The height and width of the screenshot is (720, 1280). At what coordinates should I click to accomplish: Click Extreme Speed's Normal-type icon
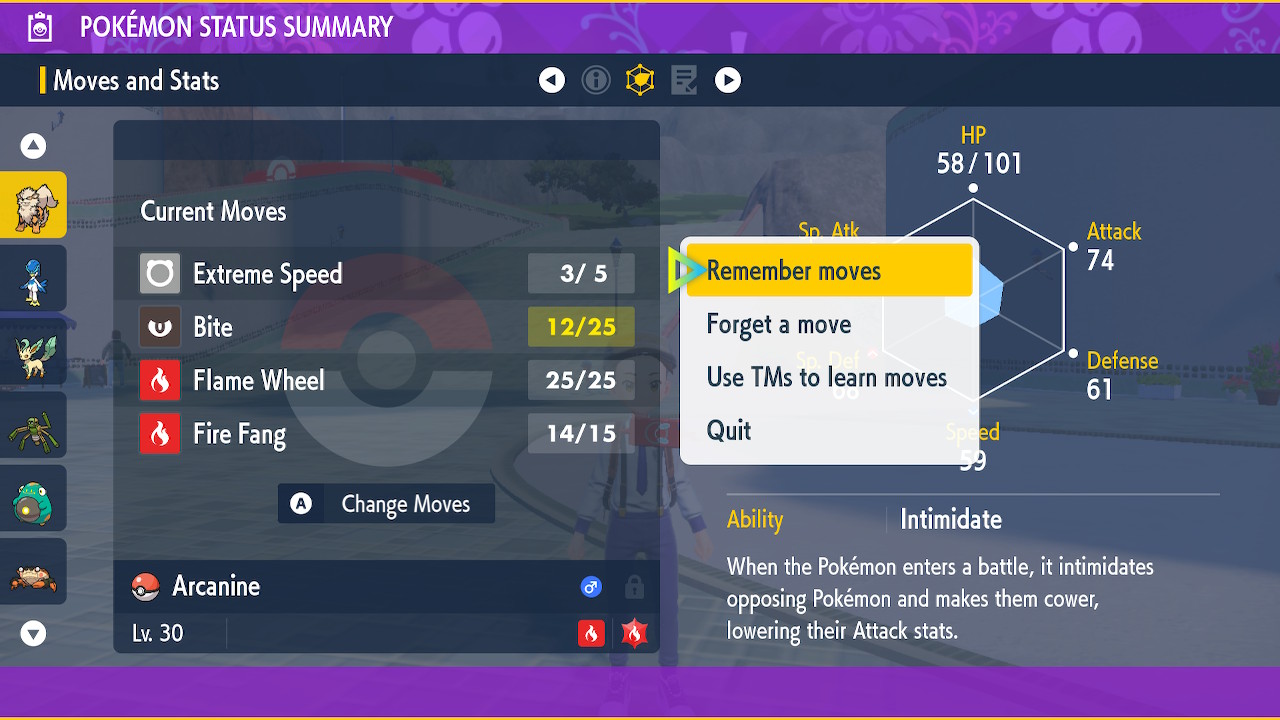coord(160,273)
